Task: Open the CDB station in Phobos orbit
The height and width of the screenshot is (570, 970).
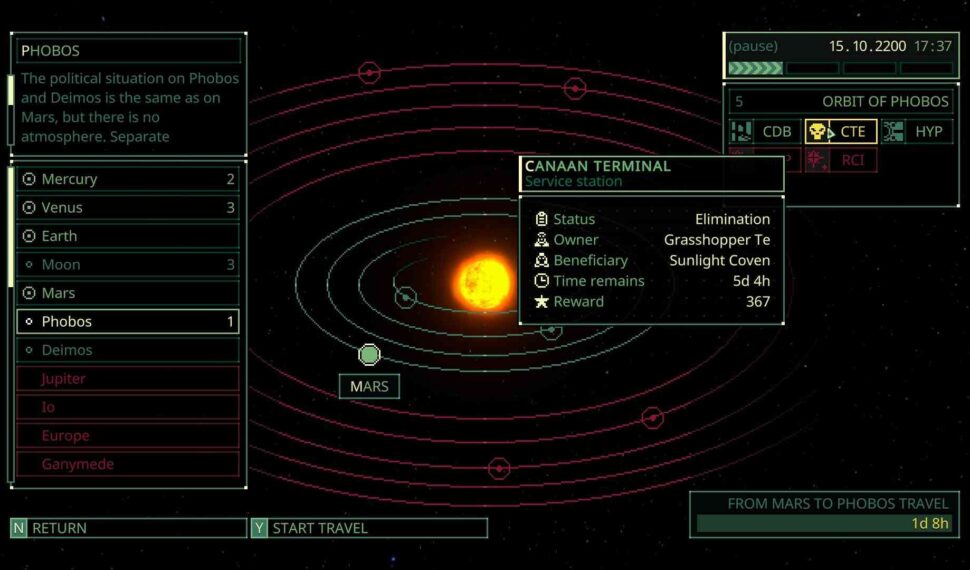Action: [763, 131]
